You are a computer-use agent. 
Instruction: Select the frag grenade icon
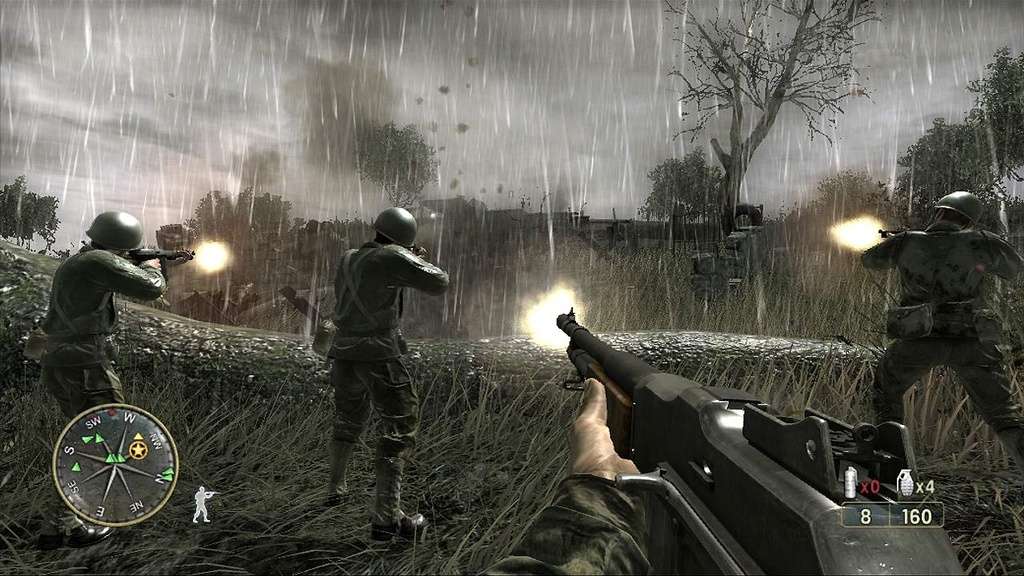(x=905, y=483)
